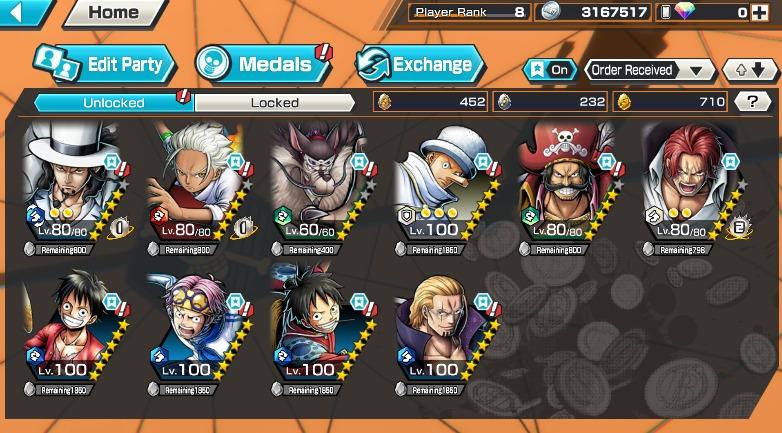Switch to the Unlocked tab
Viewport: 782px width, 433px height.
point(113,102)
